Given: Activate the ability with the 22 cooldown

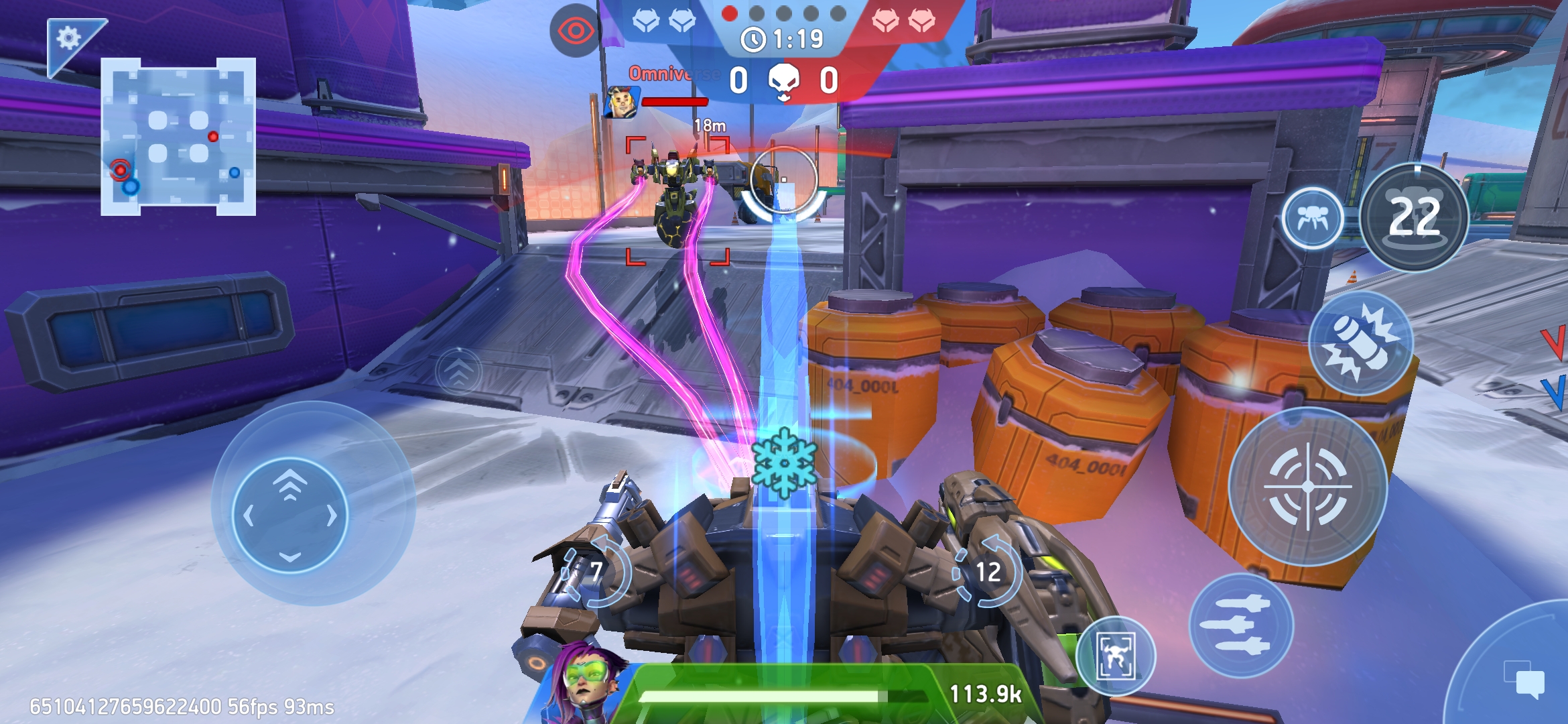Looking at the screenshot, I should [x=1414, y=217].
